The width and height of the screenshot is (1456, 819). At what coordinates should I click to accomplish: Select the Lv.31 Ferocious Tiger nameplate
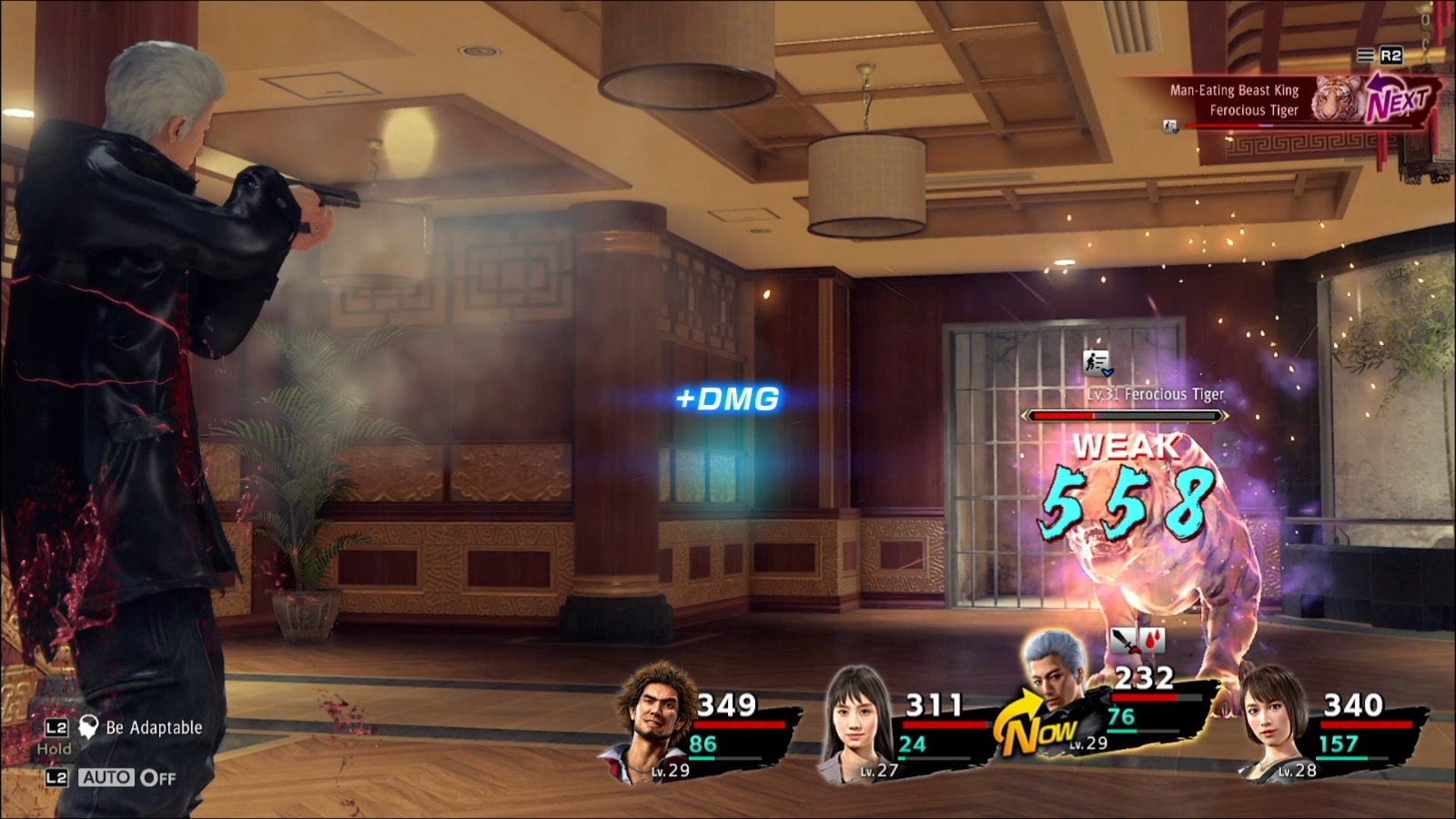1156,394
